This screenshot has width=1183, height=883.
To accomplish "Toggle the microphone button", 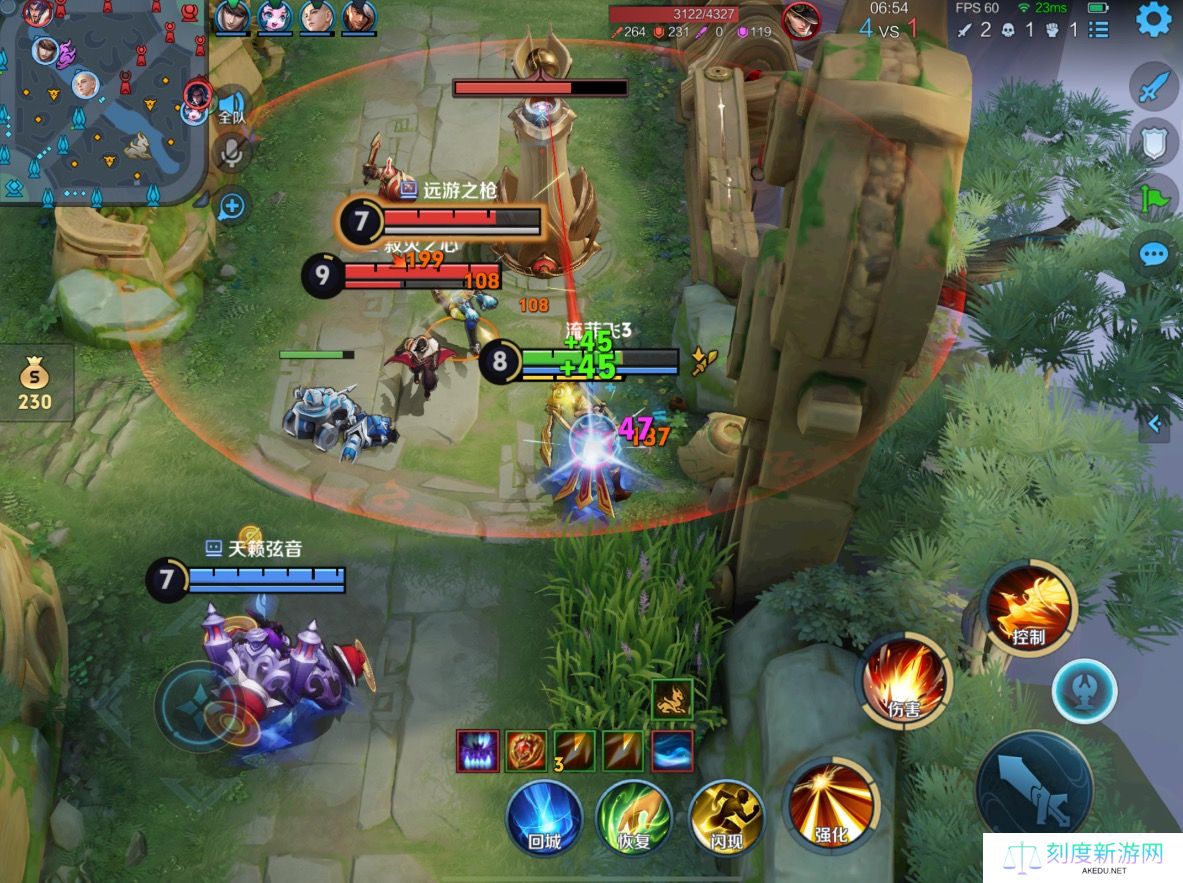I will click(x=232, y=152).
